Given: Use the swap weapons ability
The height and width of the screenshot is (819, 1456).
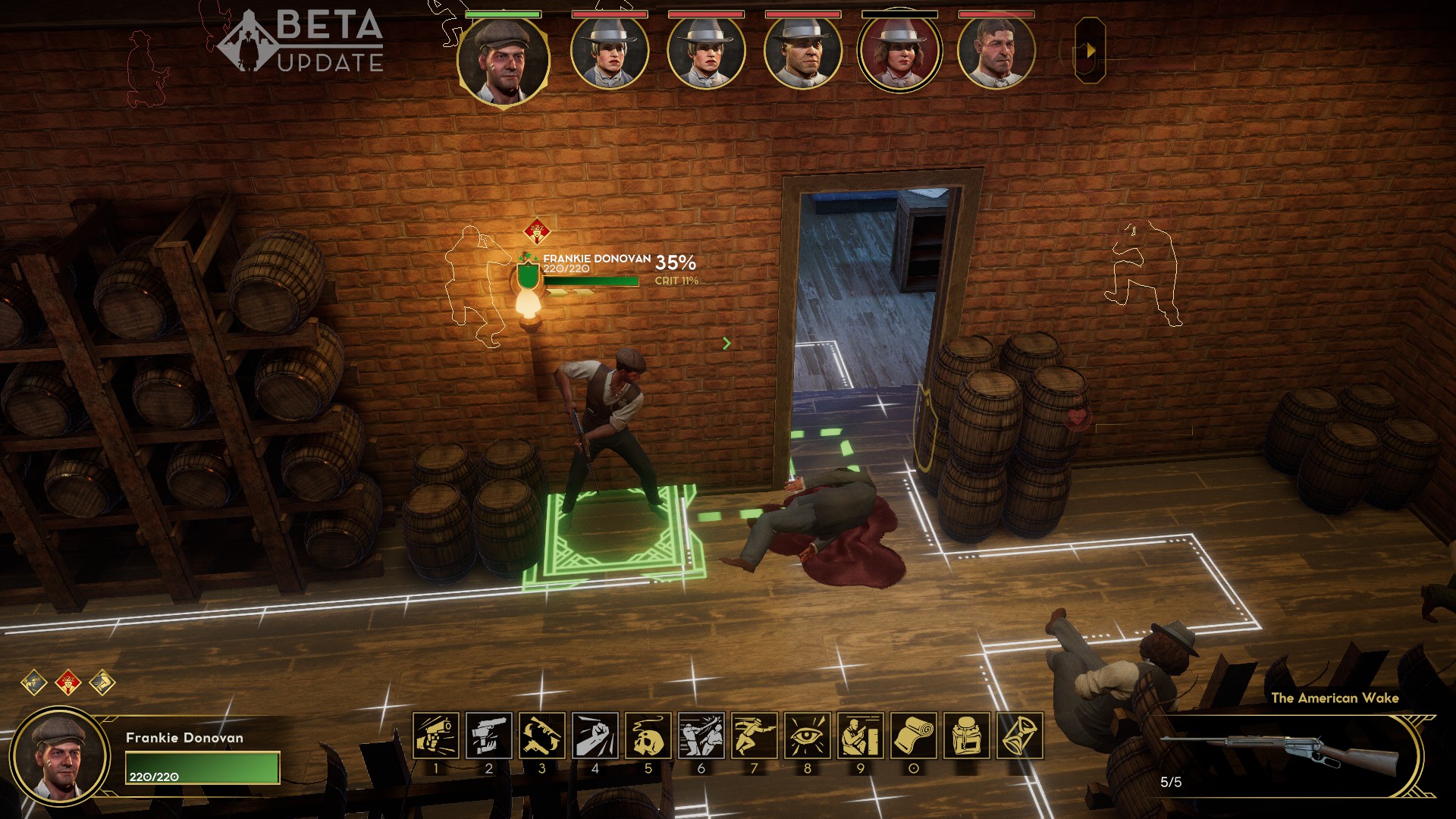Looking at the screenshot, I should [541, 735].
